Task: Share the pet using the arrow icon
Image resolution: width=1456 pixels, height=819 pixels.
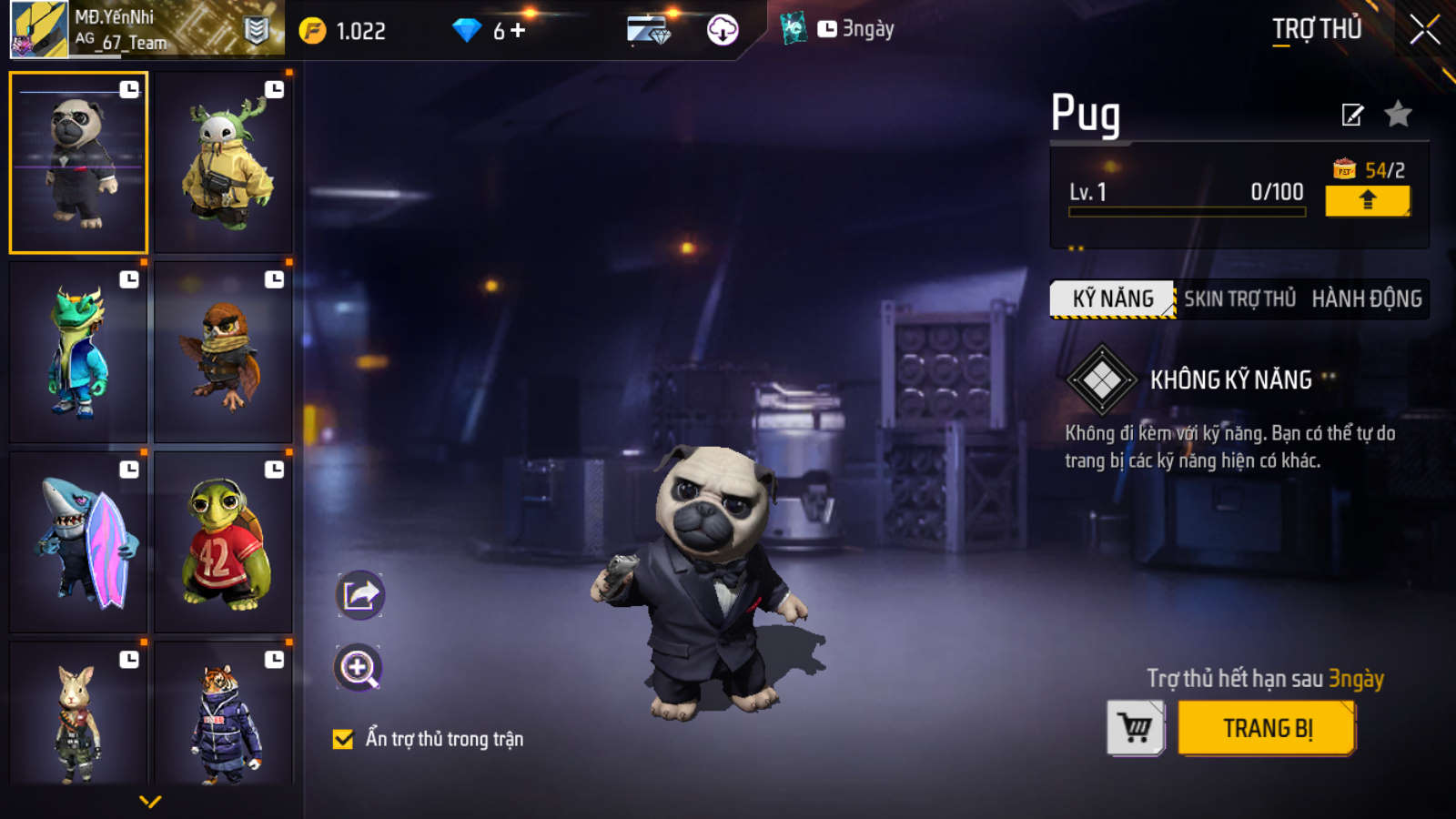Action: coord(360,596)
